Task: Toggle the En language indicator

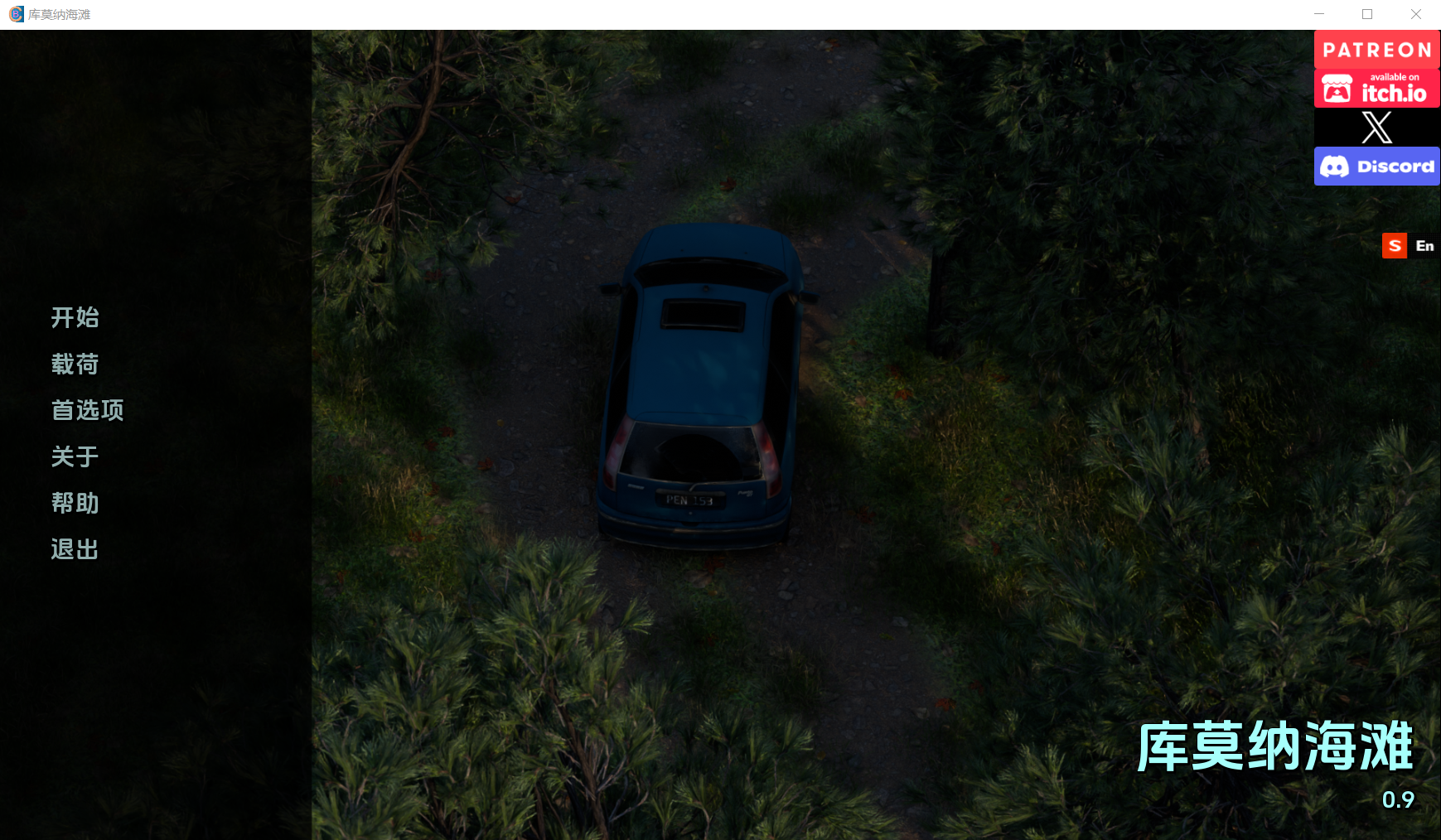Action: (1424, 246)
